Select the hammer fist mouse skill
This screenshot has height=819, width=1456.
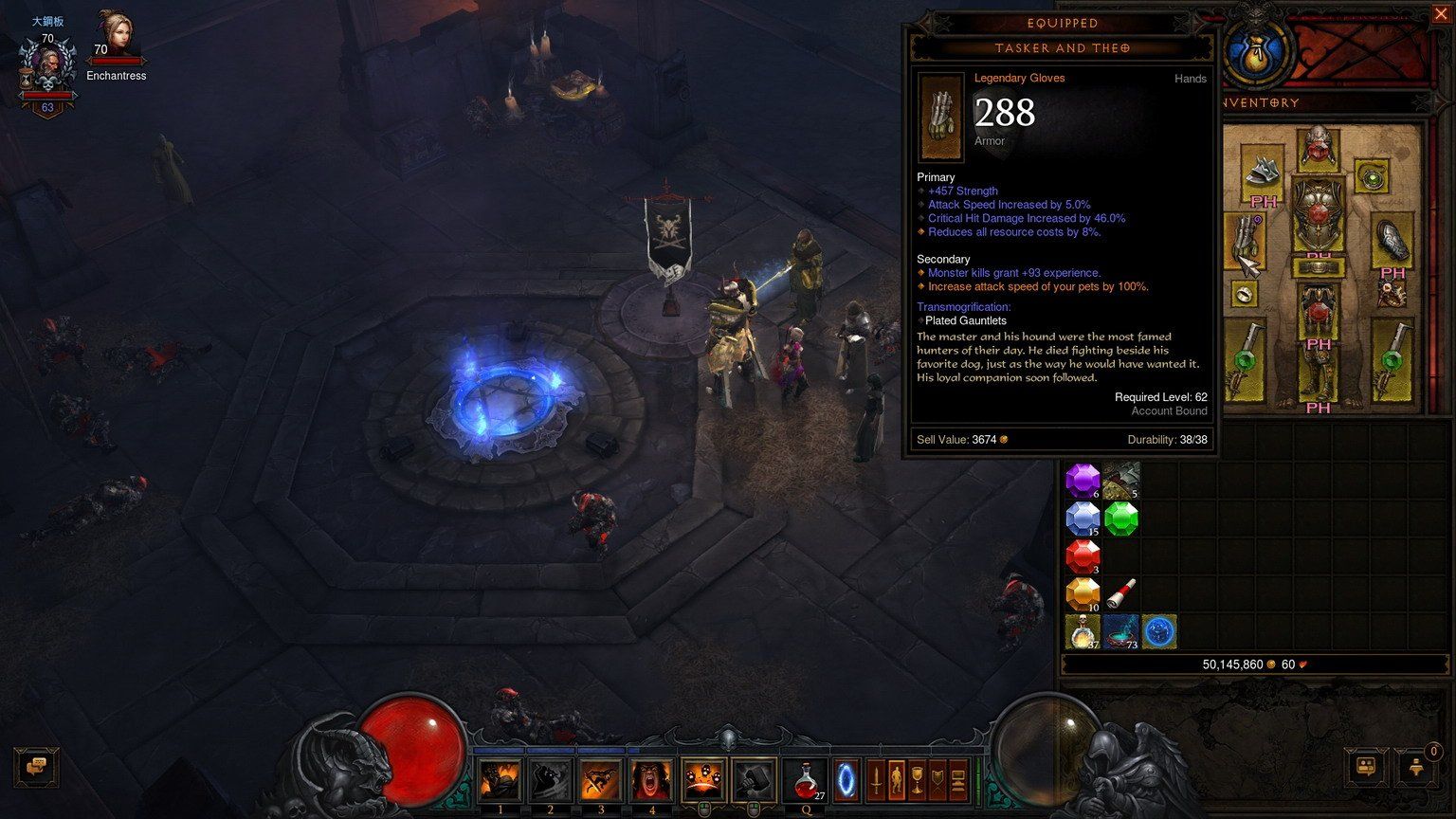tap(754, 780)
